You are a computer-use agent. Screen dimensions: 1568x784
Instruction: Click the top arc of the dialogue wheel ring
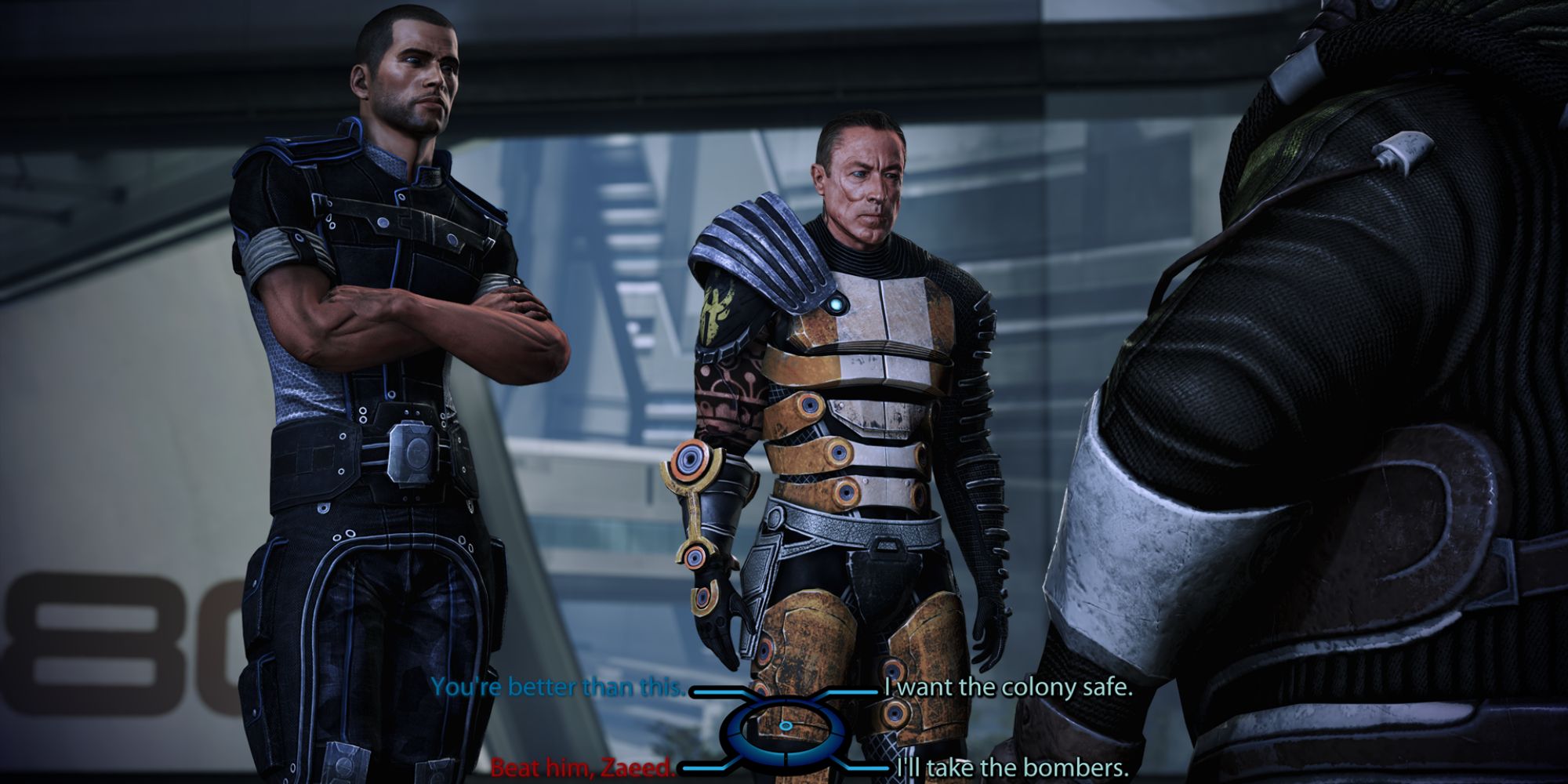tap(785, 700)
